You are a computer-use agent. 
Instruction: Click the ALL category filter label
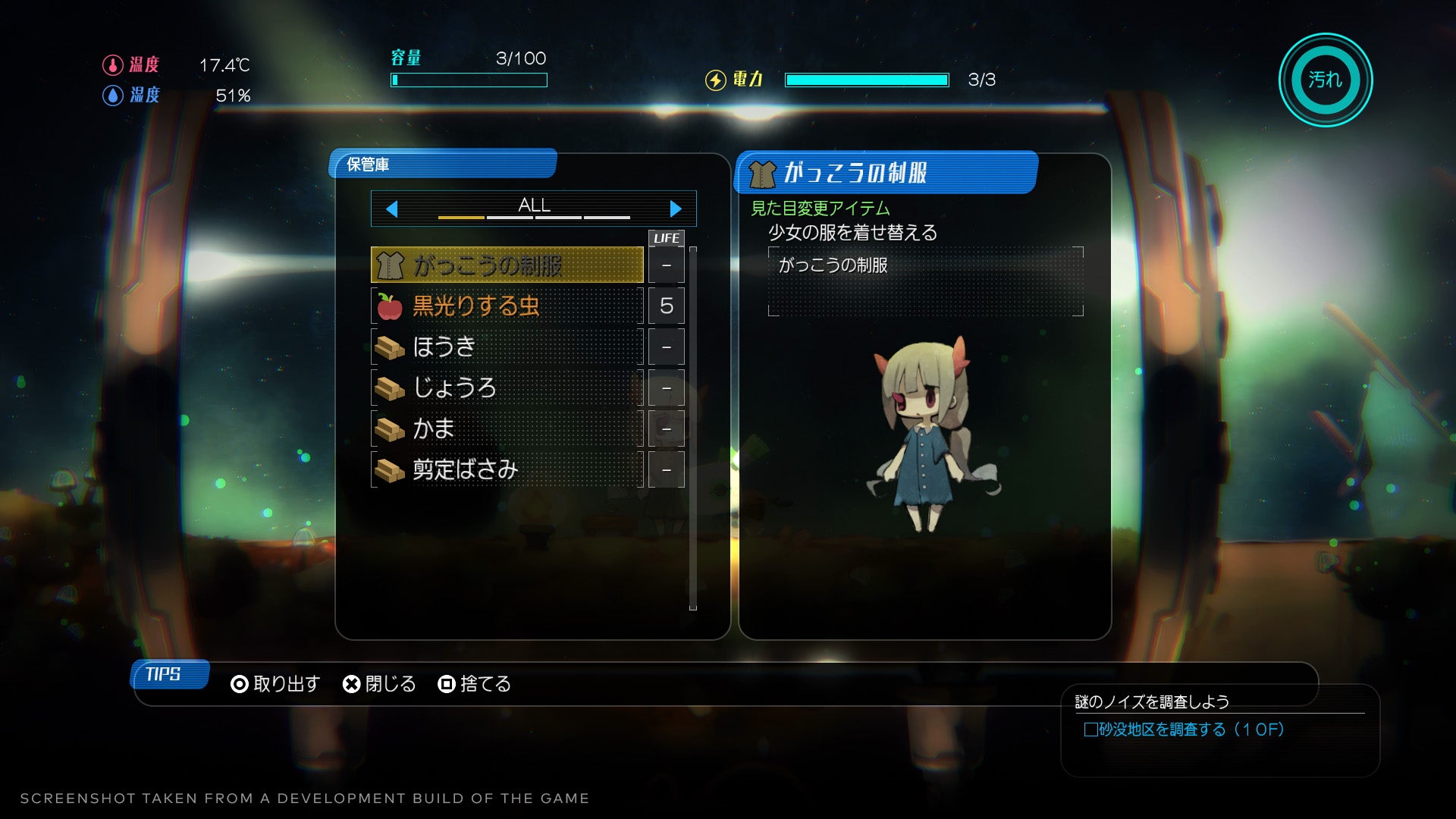[534, 206]
